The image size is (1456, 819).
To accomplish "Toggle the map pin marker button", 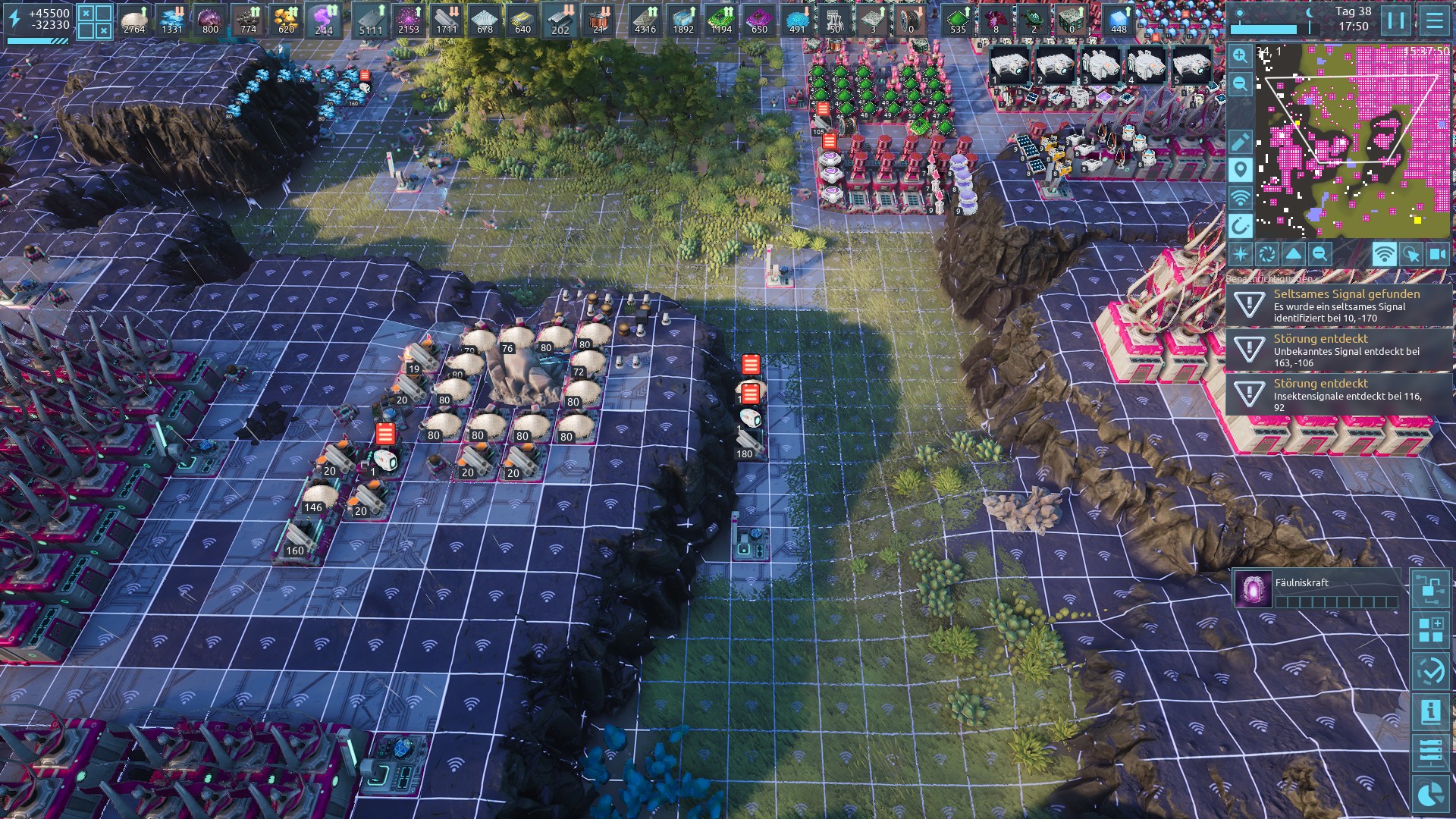I will pyautogui.click(x=1240, y=169).
